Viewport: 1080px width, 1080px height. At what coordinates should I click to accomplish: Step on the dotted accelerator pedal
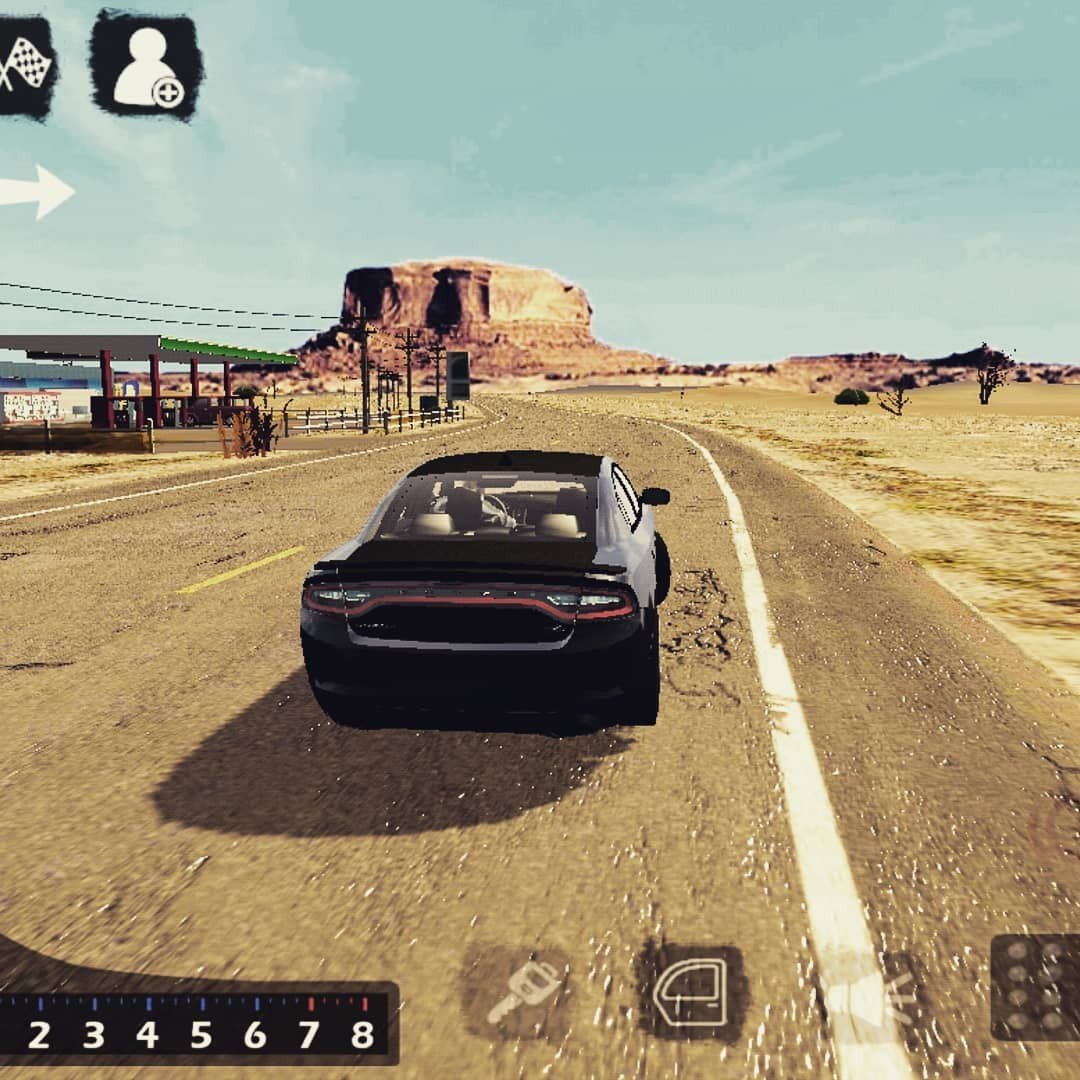click(1034, 986)
